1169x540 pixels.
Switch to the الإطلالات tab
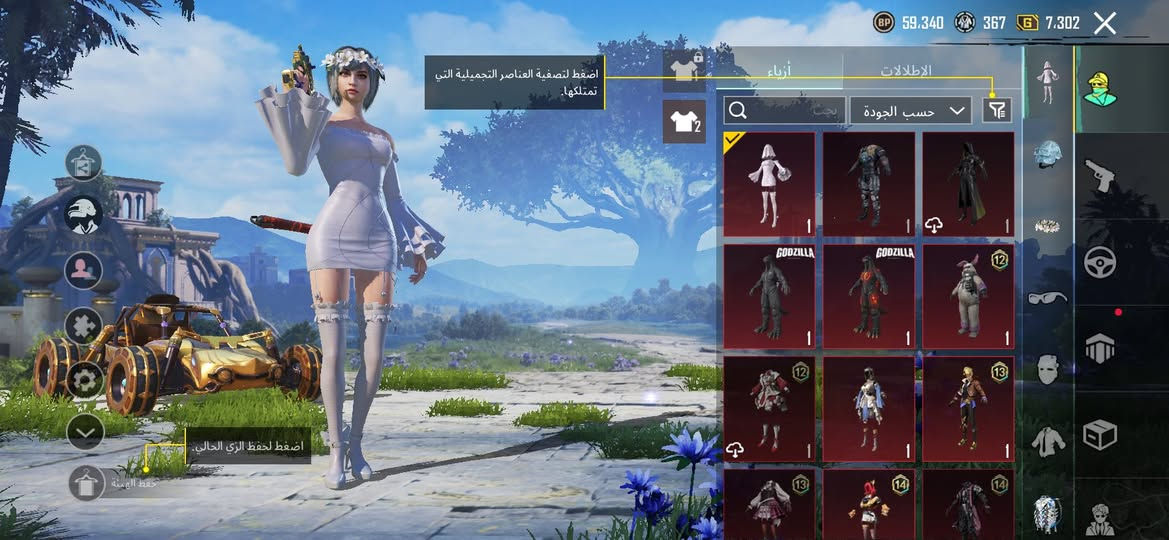pos(905,71)
